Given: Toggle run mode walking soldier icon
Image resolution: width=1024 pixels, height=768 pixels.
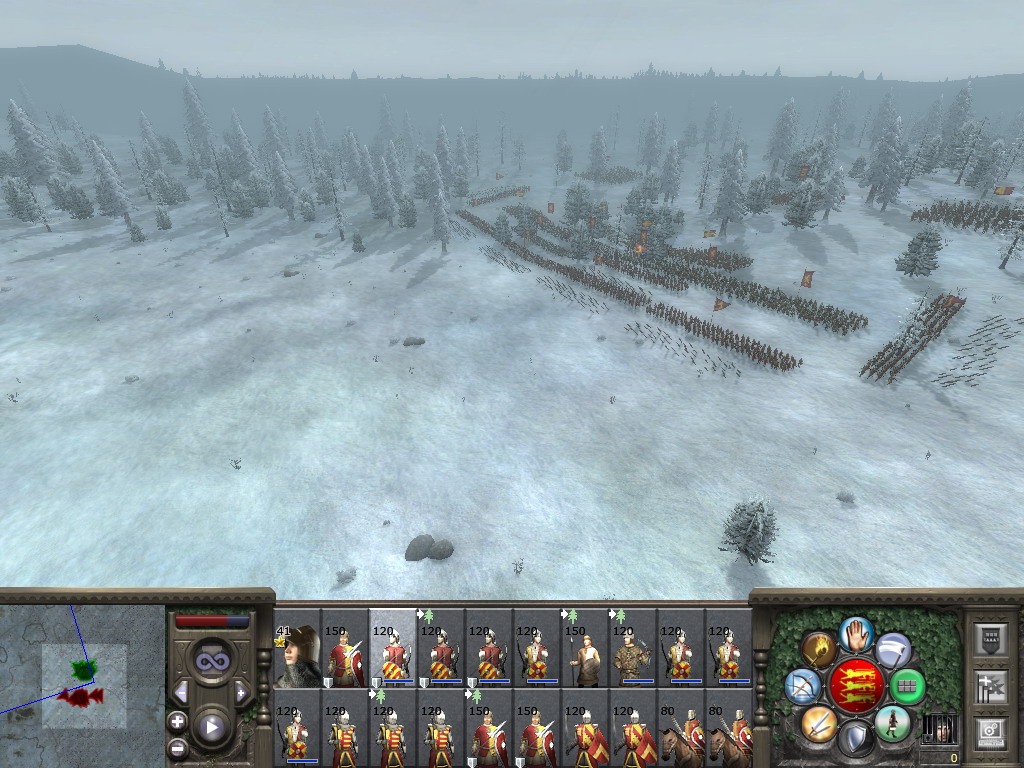Looking at the screenshot, I should pyautogui.click(x=892, y=722).
